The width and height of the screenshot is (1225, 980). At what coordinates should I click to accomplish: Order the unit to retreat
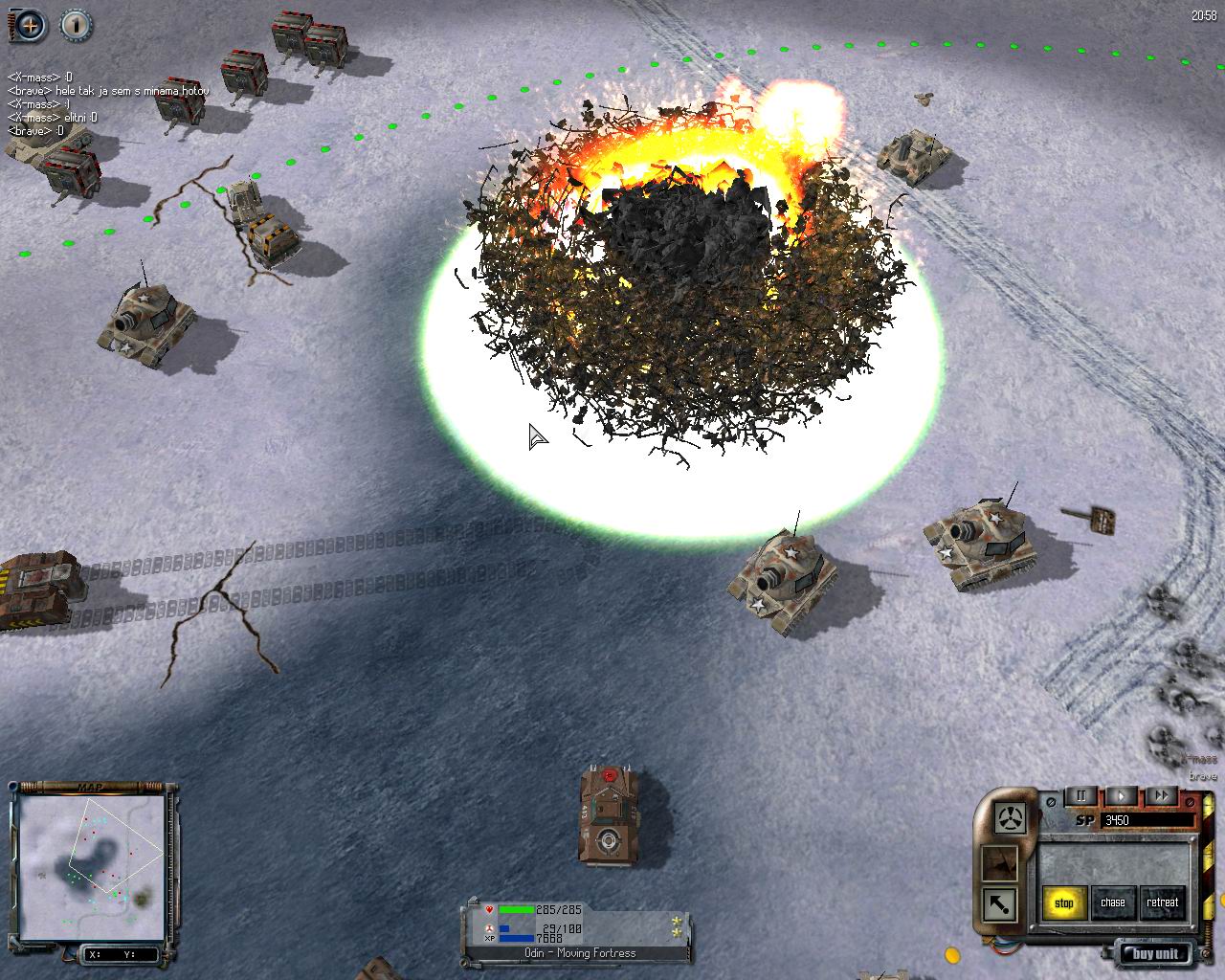(1162, 902)
